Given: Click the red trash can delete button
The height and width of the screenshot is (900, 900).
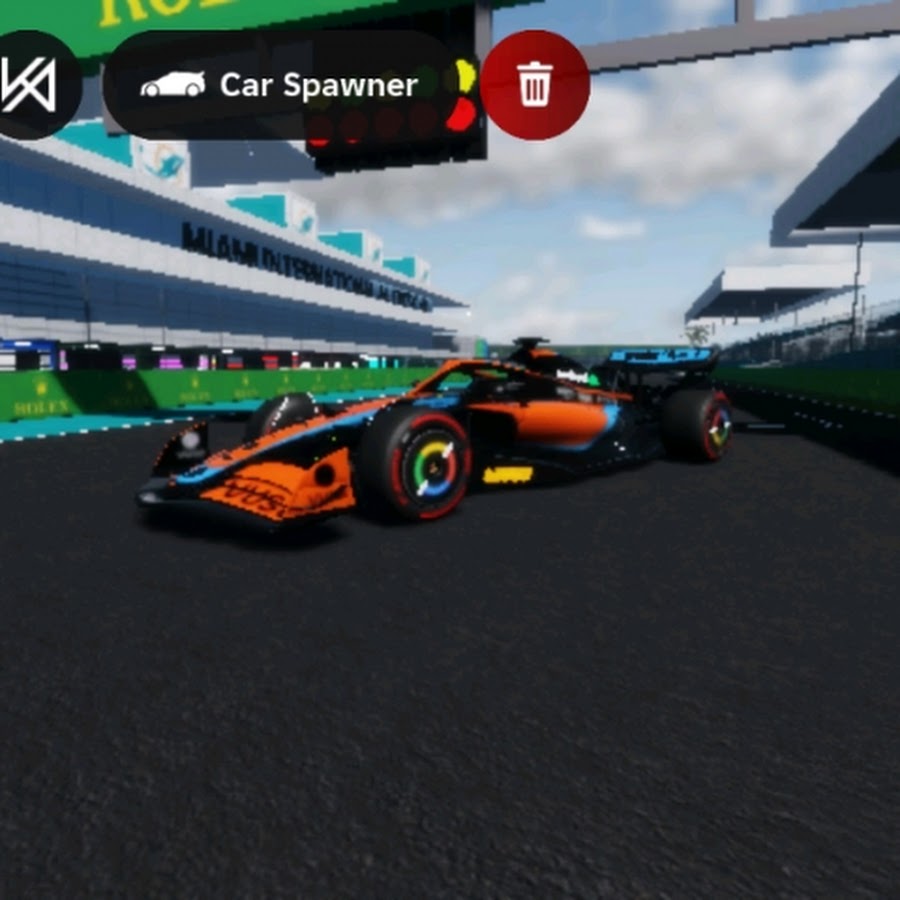Looking at the screenshot, I should 535,85.
